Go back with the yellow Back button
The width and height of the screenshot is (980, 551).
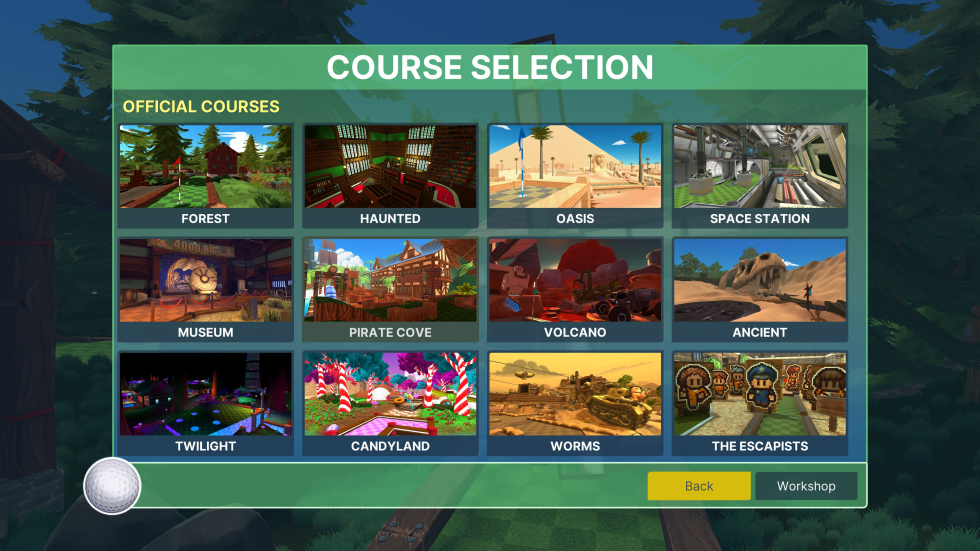coord(699,486)
